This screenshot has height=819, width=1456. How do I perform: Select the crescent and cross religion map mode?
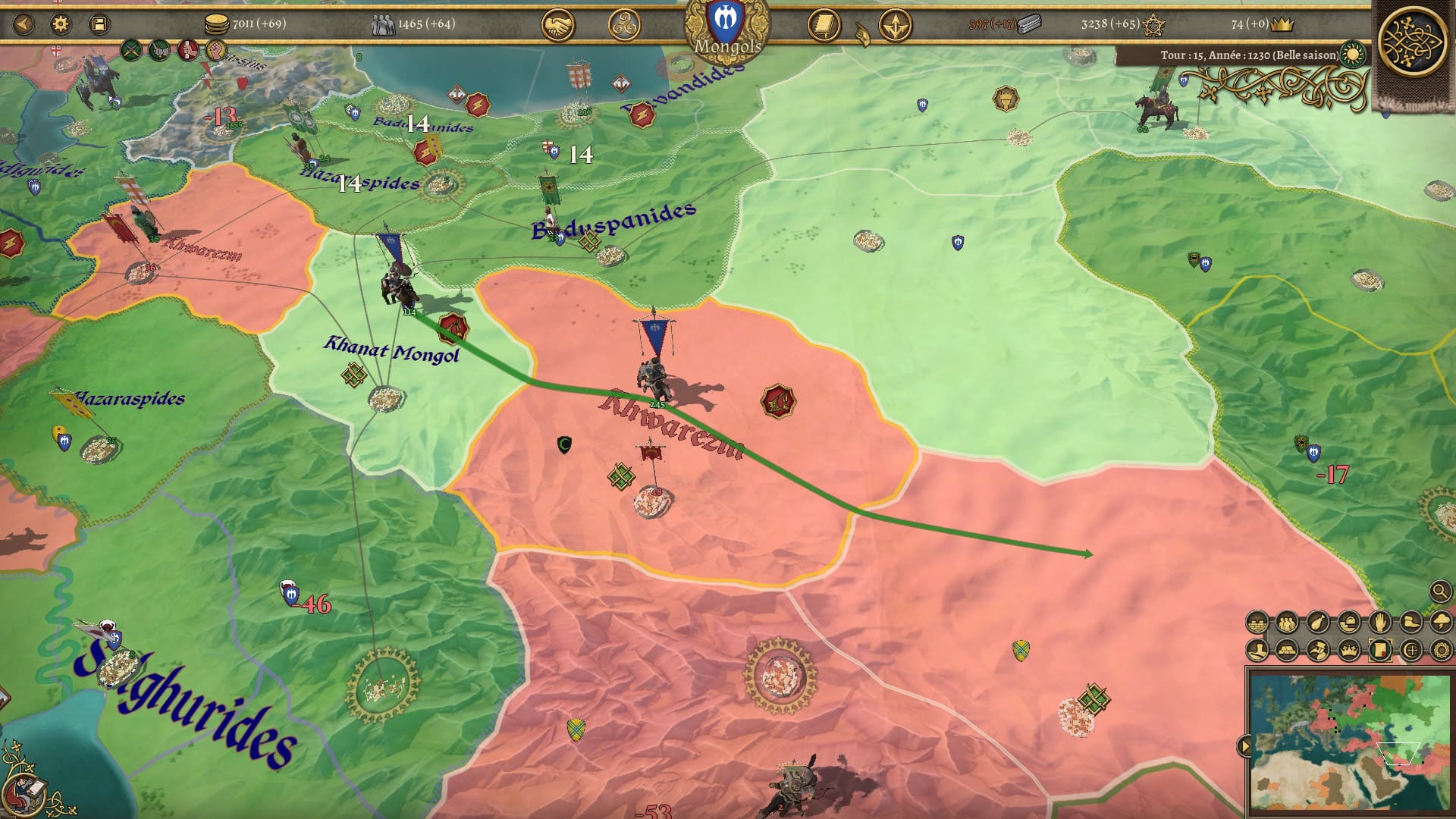click(1410, 650)
